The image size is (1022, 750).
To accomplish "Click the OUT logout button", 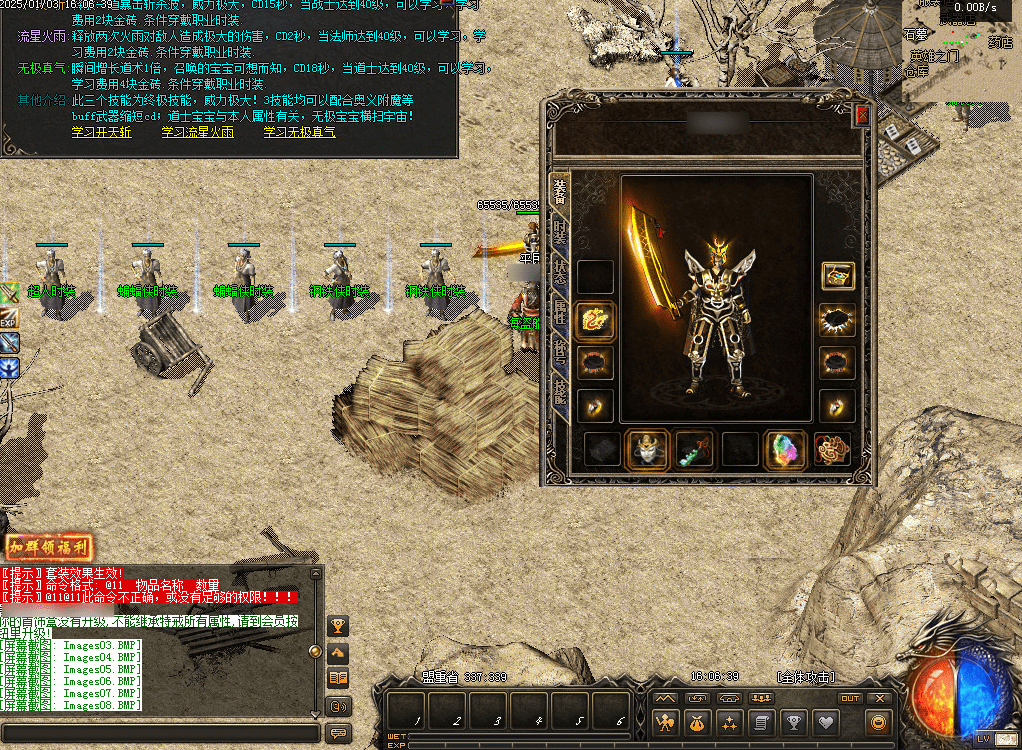I will (x=849, y=698).
